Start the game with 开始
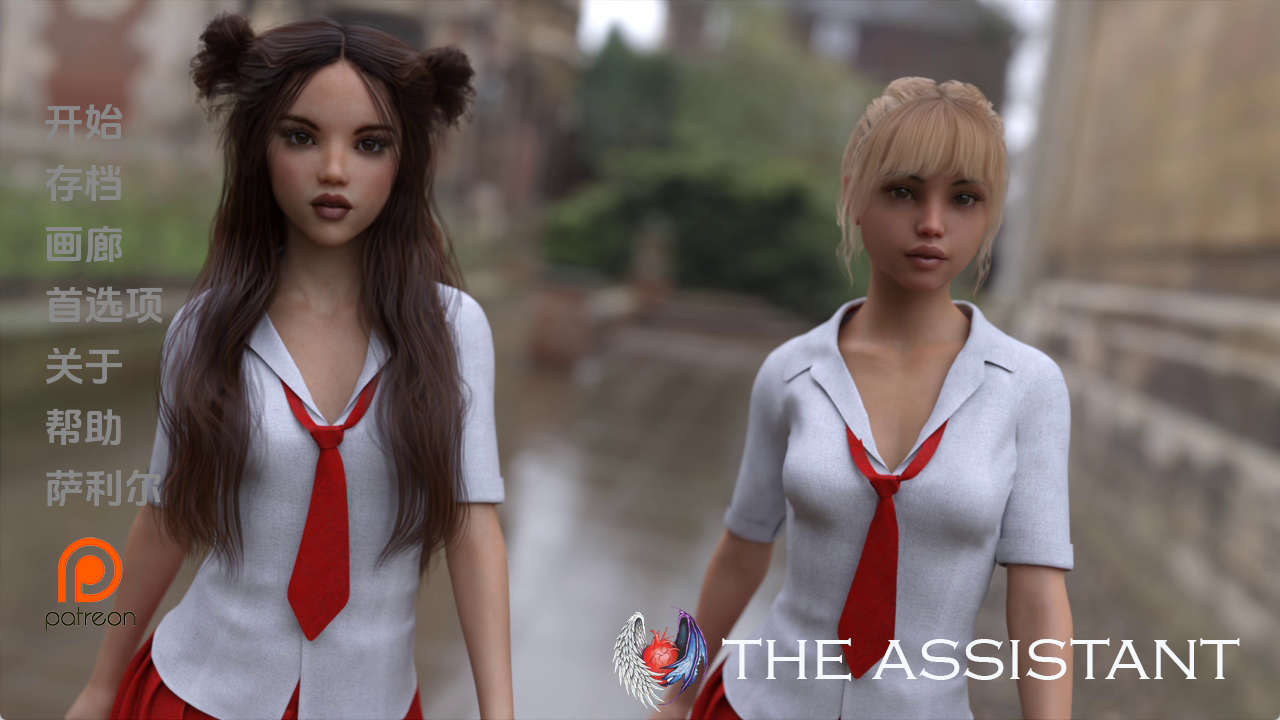The height and width of the screenshot is (720, 1280). (x=84, y=122)
